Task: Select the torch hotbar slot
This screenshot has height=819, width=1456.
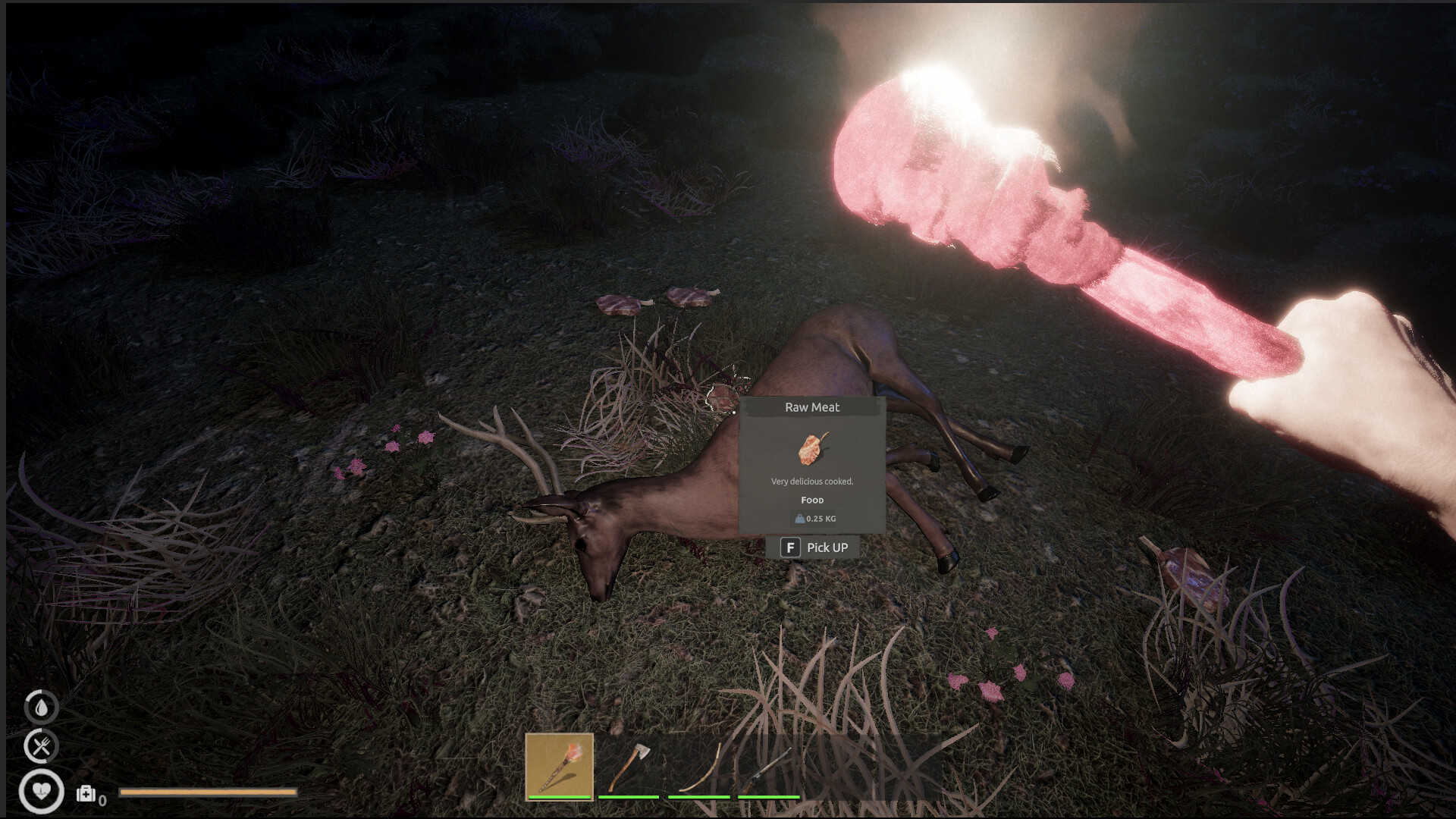Action: [x=559, y=766]
